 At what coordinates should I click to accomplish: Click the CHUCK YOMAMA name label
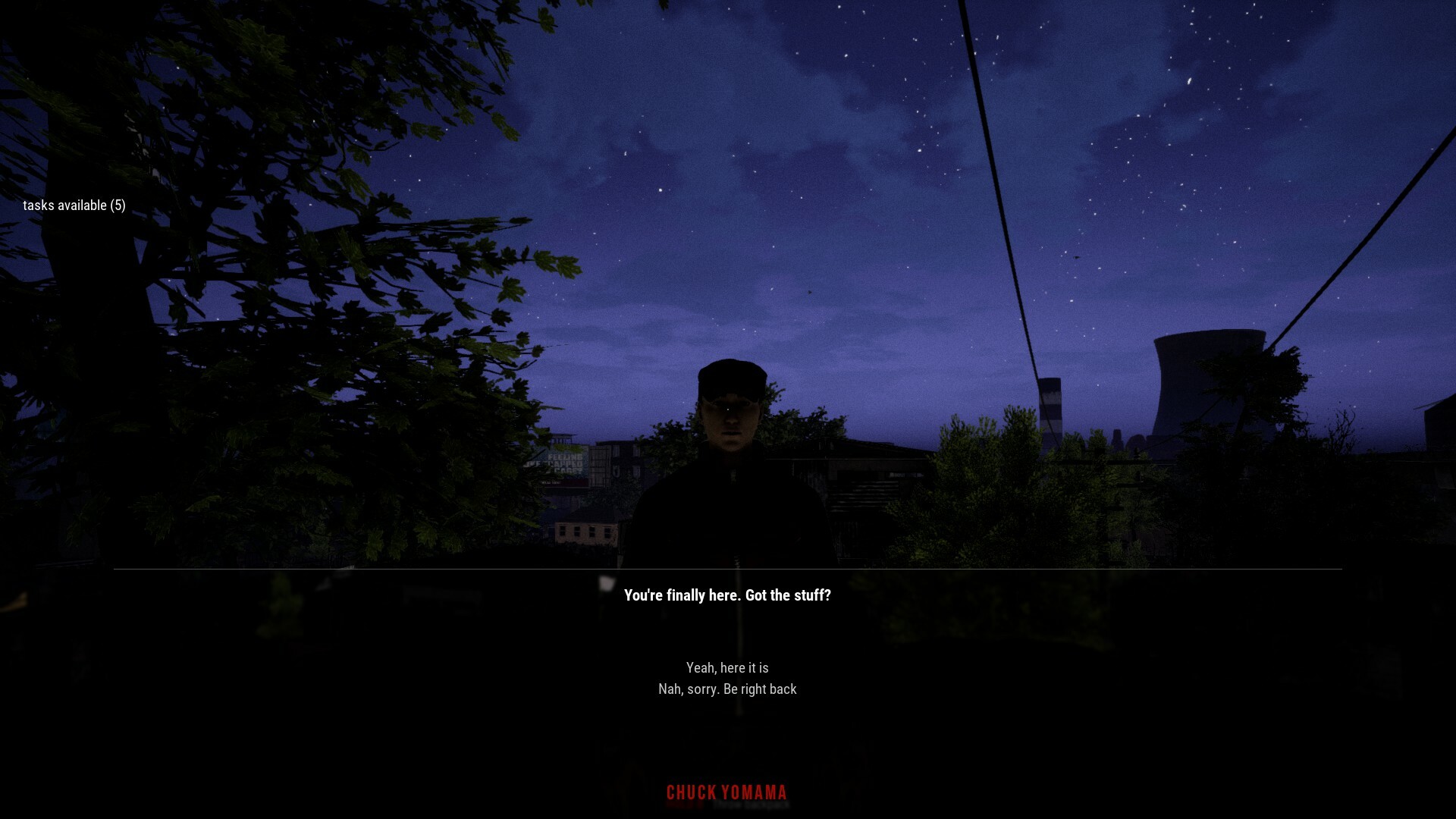pyautogui.click(x=726, y=792)
